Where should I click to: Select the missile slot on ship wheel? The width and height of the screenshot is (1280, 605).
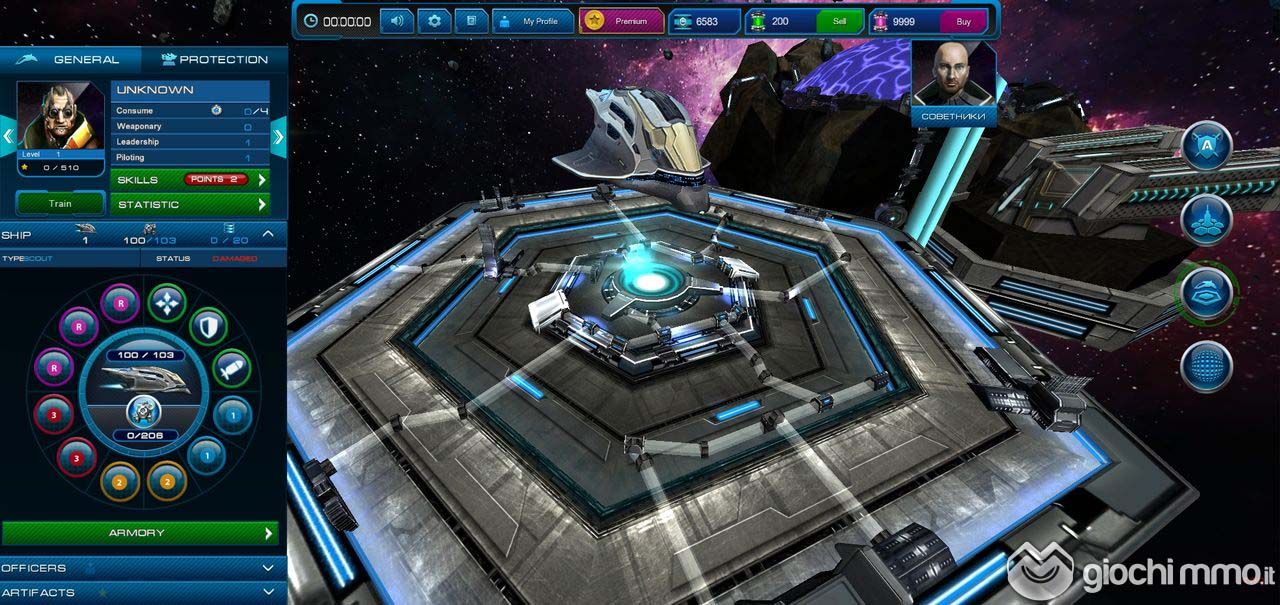point(231,369)
